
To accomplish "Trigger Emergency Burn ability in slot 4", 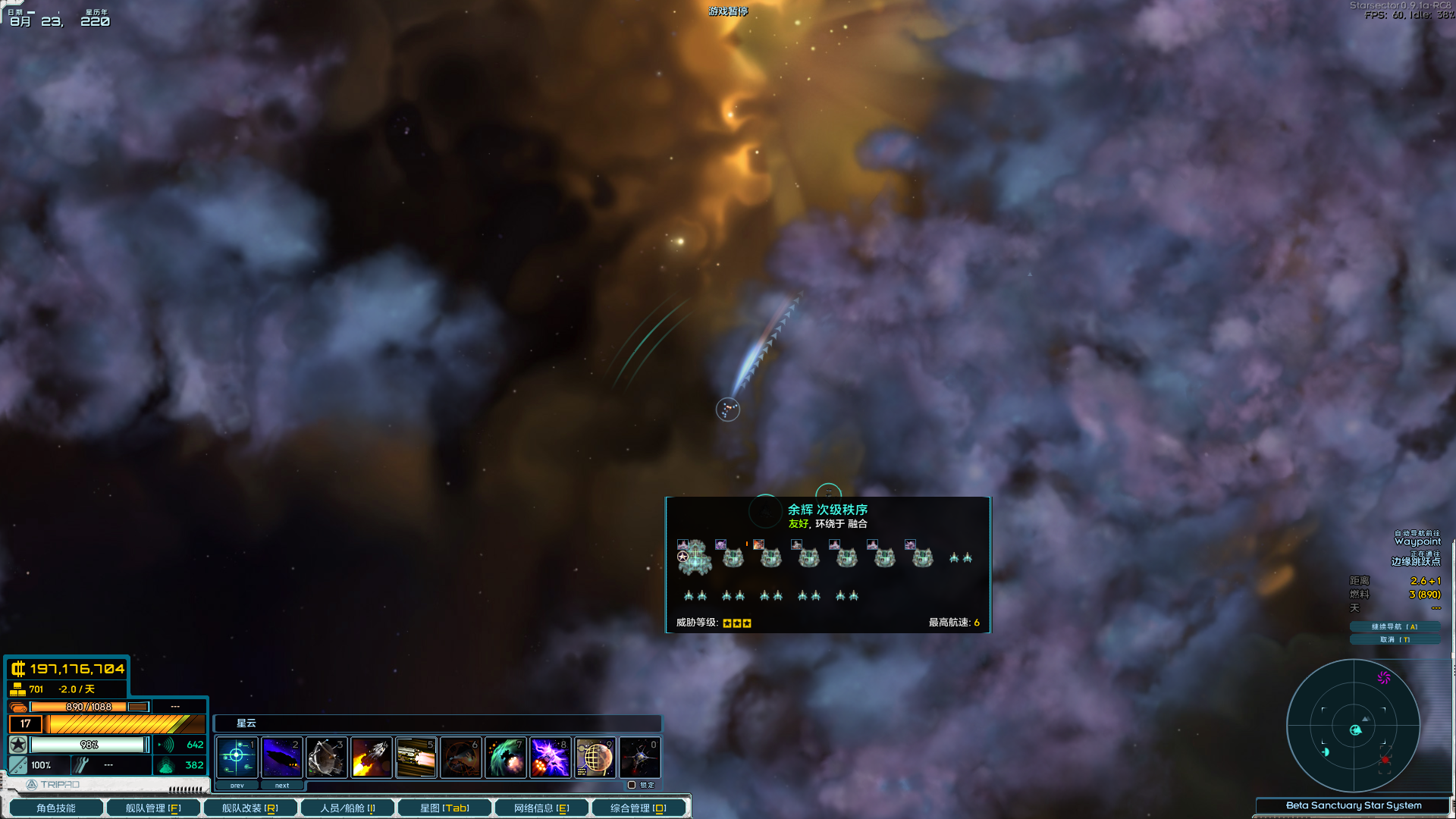I will point(371,757).
